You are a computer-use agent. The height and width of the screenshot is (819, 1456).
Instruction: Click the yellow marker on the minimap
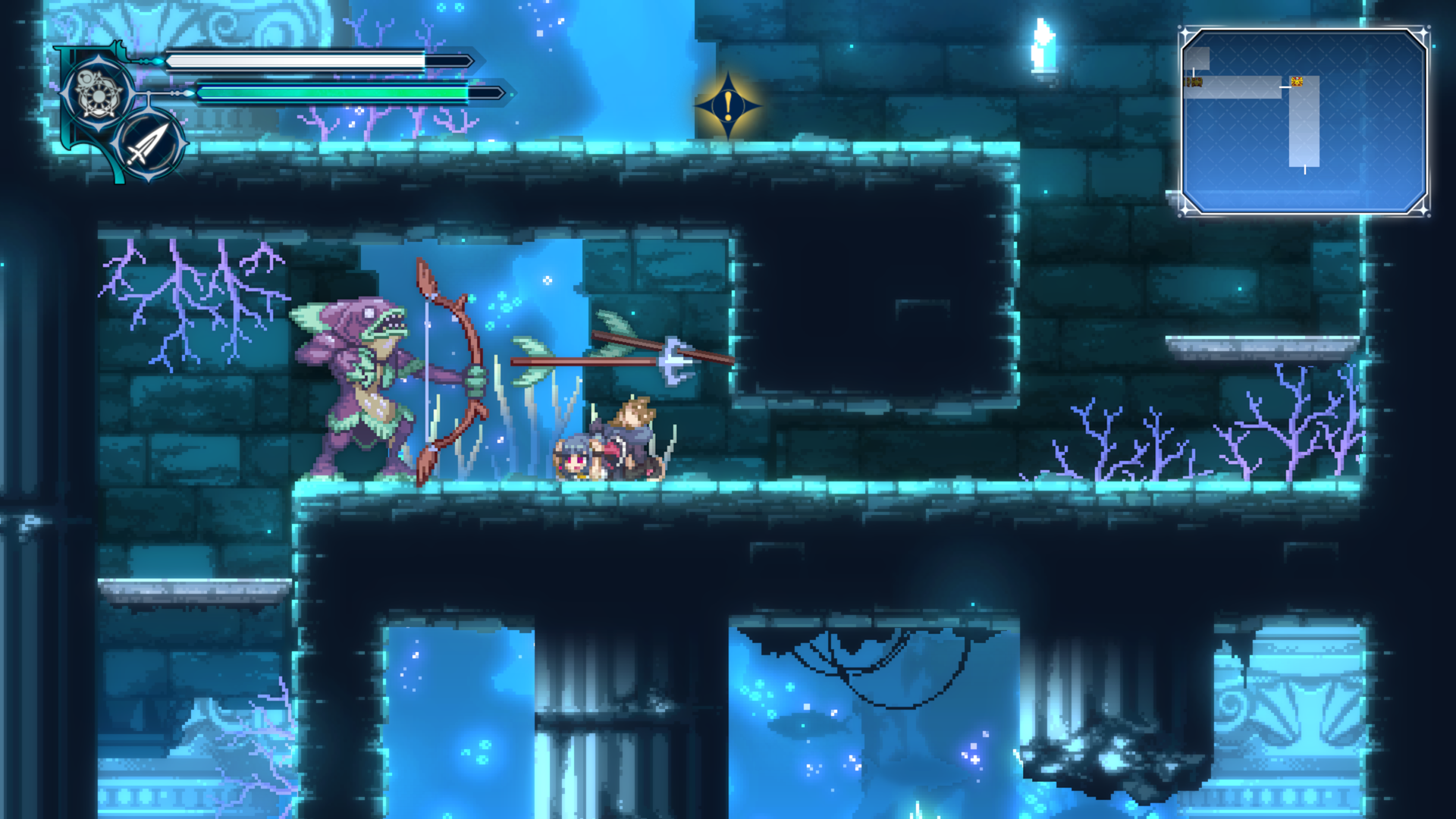[x=1297, y=81]
